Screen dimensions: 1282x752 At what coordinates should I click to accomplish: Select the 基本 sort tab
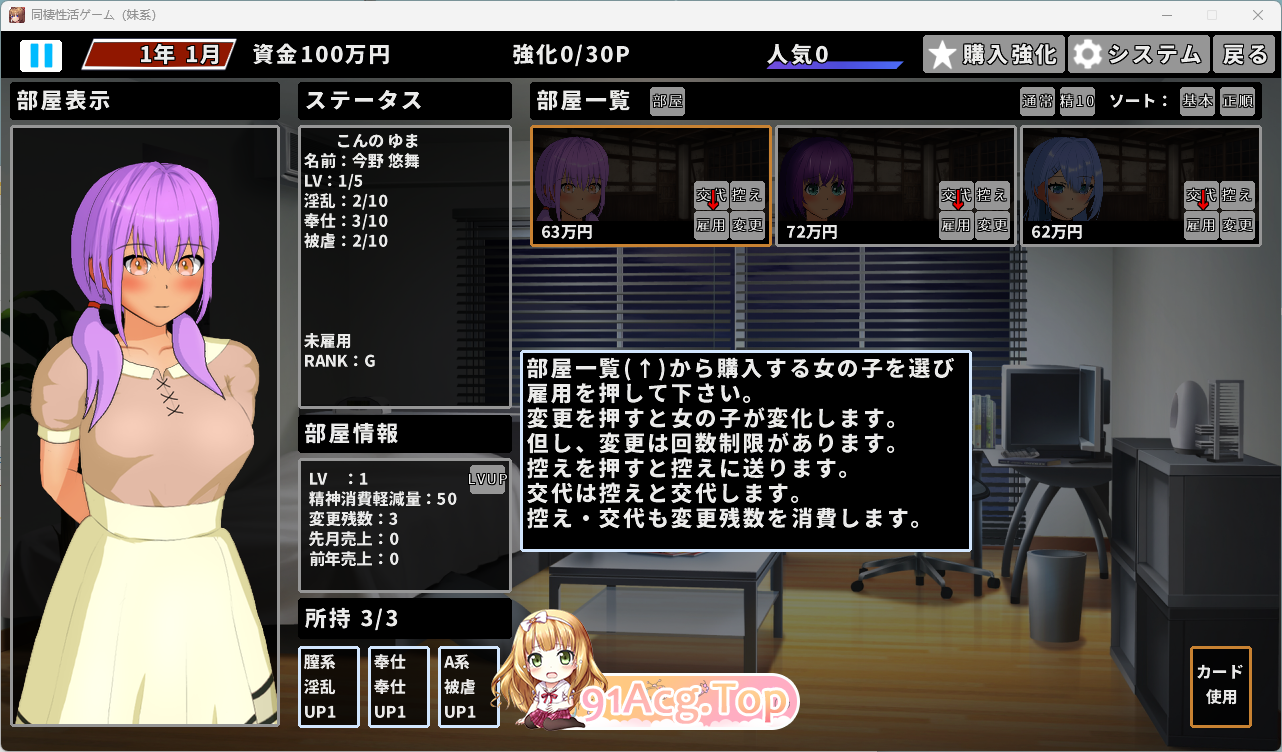(x=1197, y=101)
